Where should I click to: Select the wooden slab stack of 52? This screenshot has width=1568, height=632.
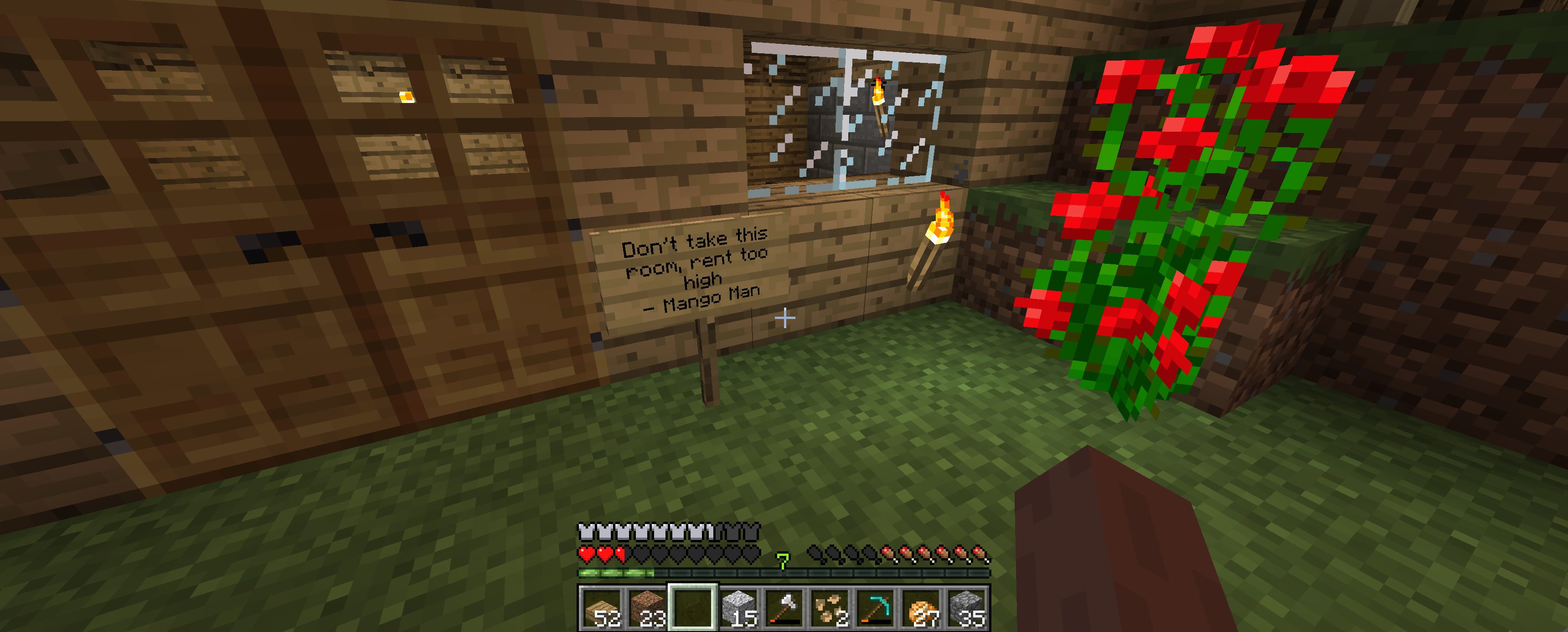[x=602, y=608]
